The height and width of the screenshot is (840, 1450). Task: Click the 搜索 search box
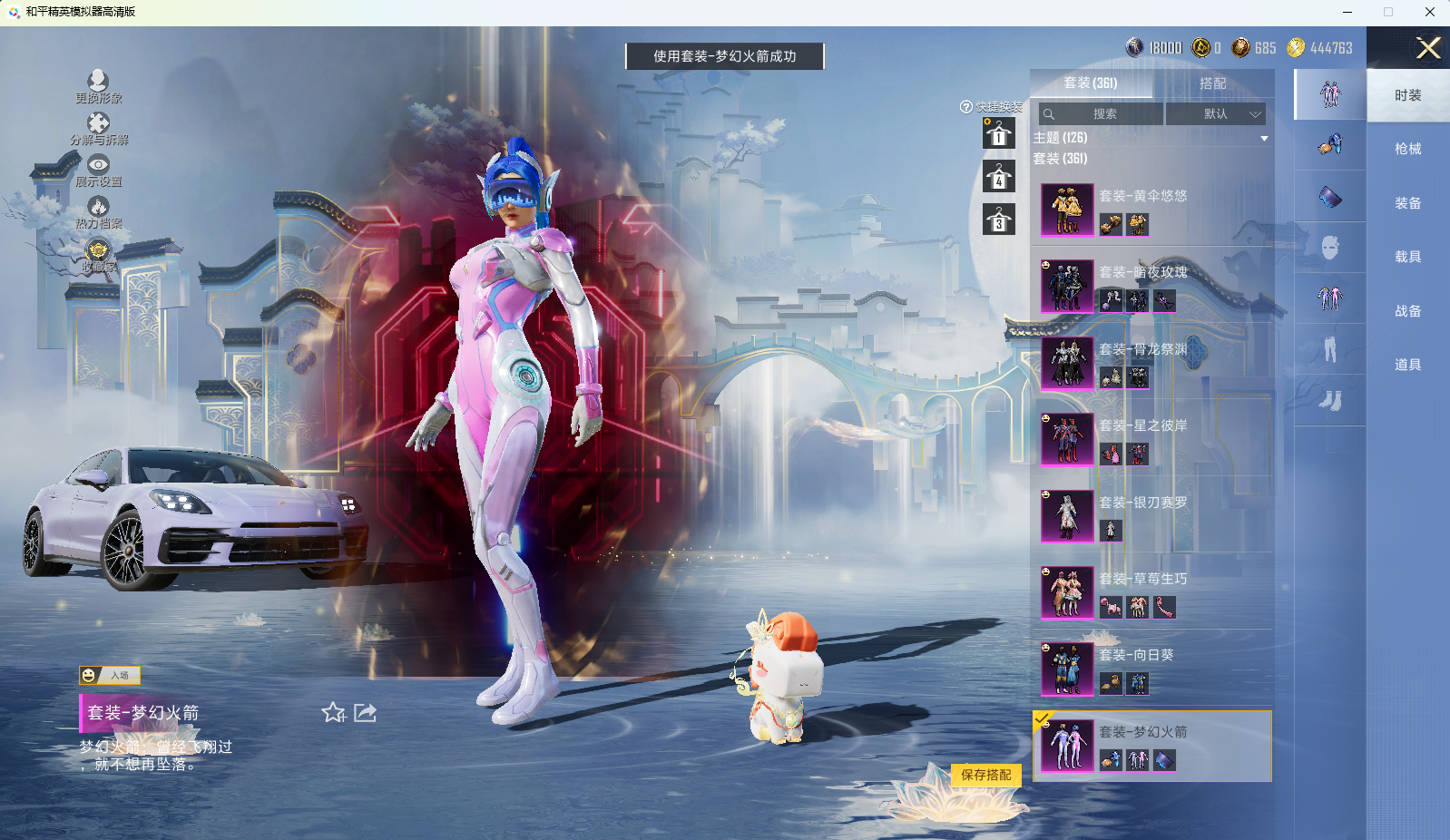1102,114
